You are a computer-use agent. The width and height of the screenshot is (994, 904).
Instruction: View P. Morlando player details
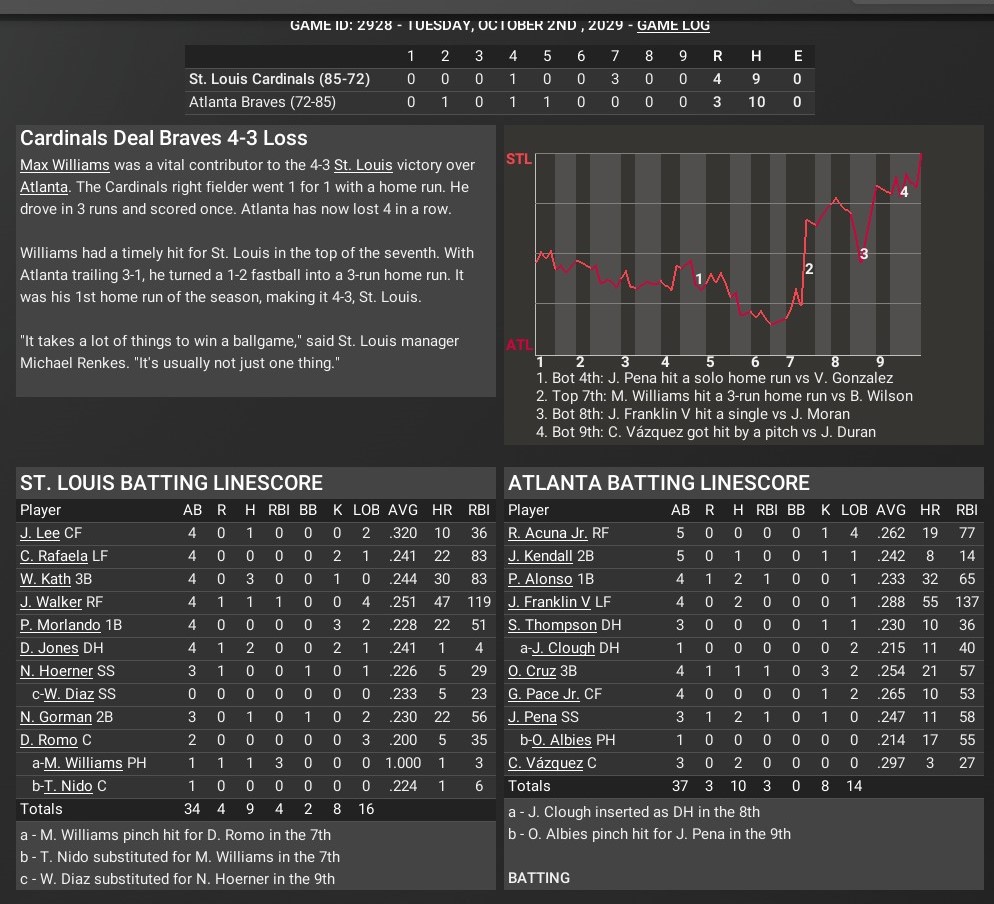pos(61,625)
